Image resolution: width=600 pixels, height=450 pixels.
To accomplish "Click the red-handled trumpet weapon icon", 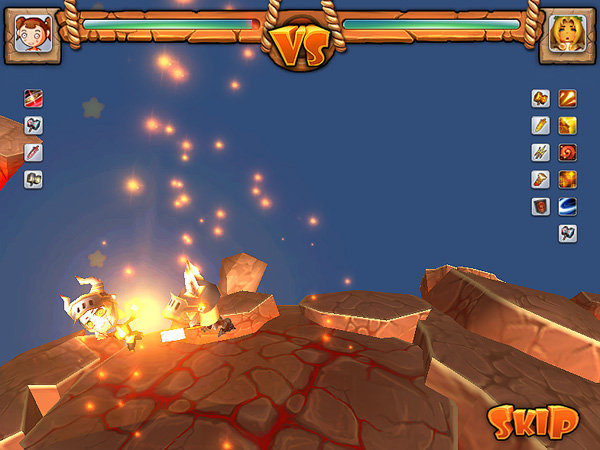I will point(541,179).
